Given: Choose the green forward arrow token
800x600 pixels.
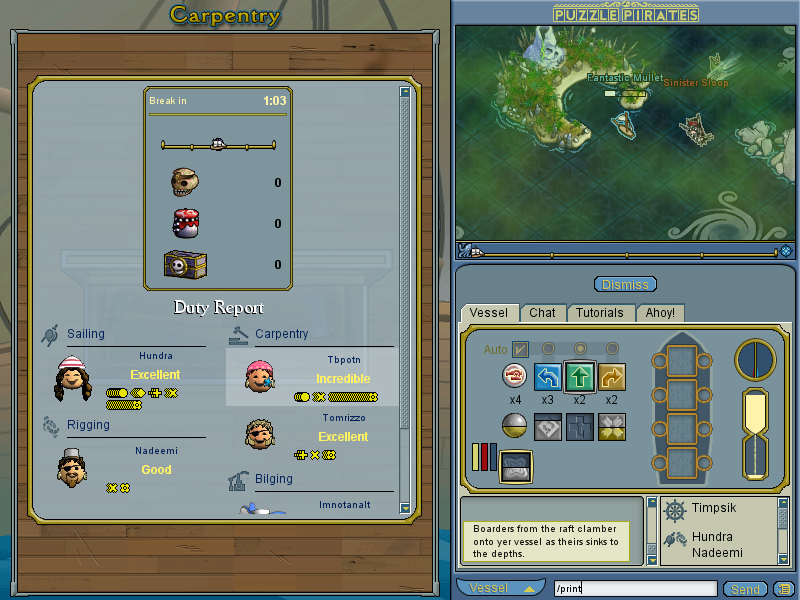Looking at the screenshot, I should (x=581, y=376).
